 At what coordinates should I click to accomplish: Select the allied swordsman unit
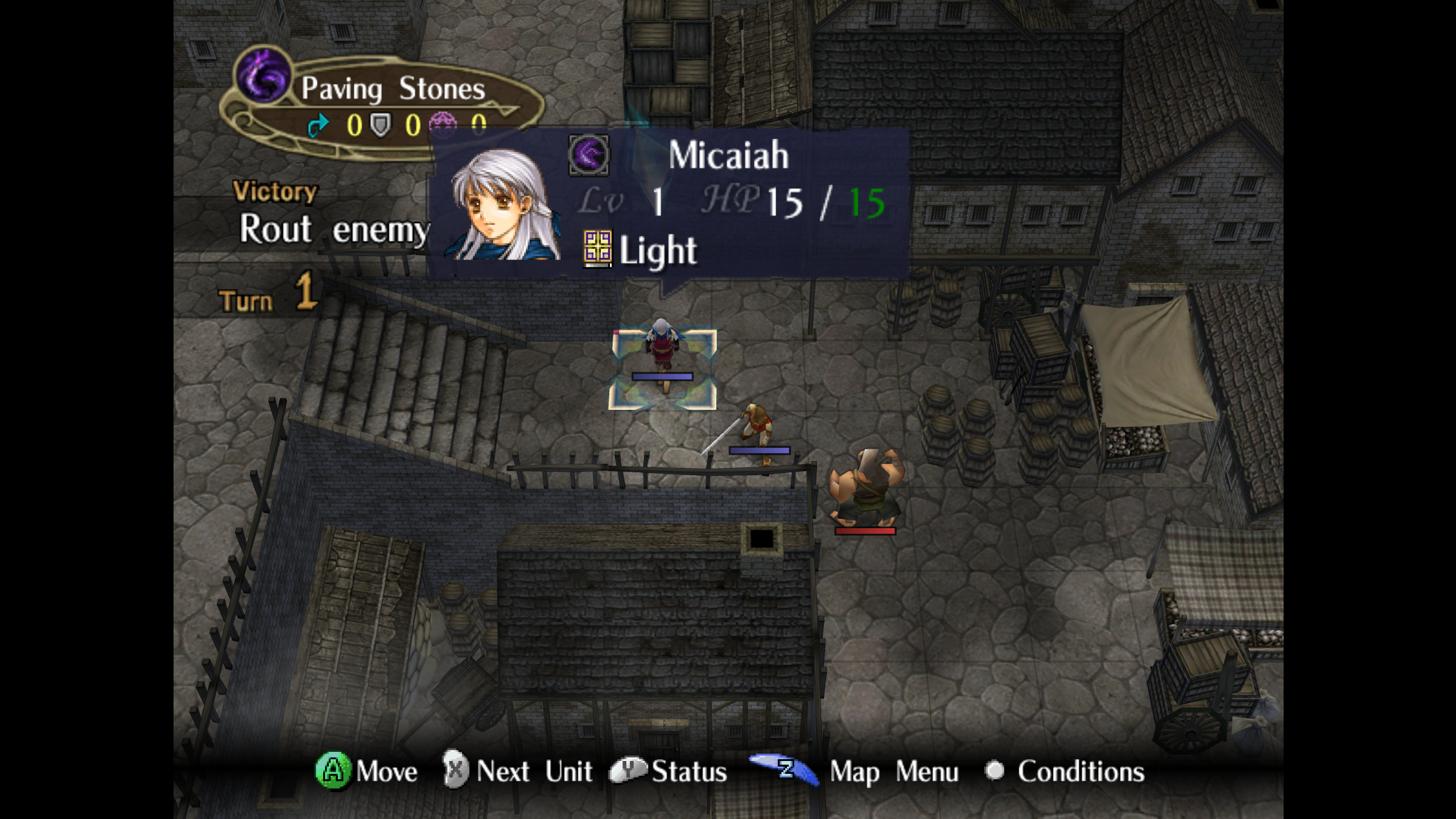pos(755,427)
